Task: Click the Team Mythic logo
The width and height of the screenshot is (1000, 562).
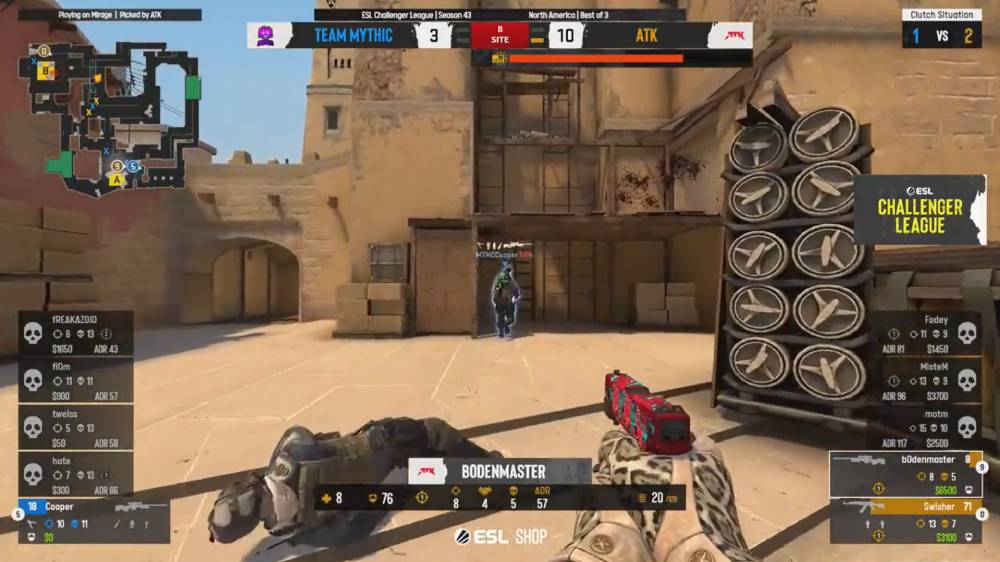Action: 268,36
